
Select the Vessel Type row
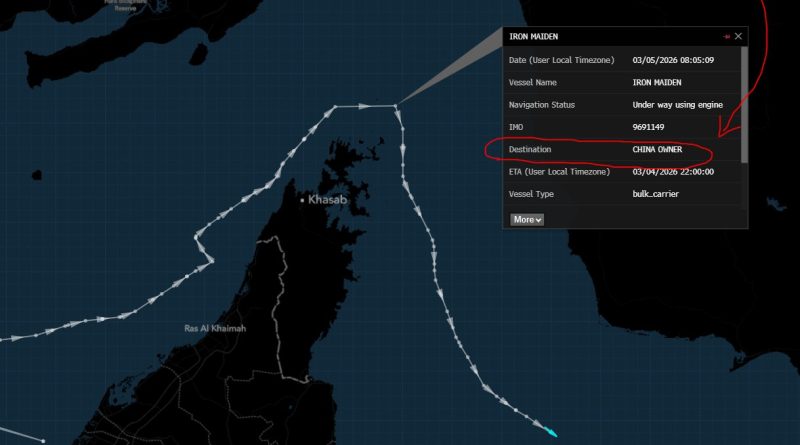[622, 194]
